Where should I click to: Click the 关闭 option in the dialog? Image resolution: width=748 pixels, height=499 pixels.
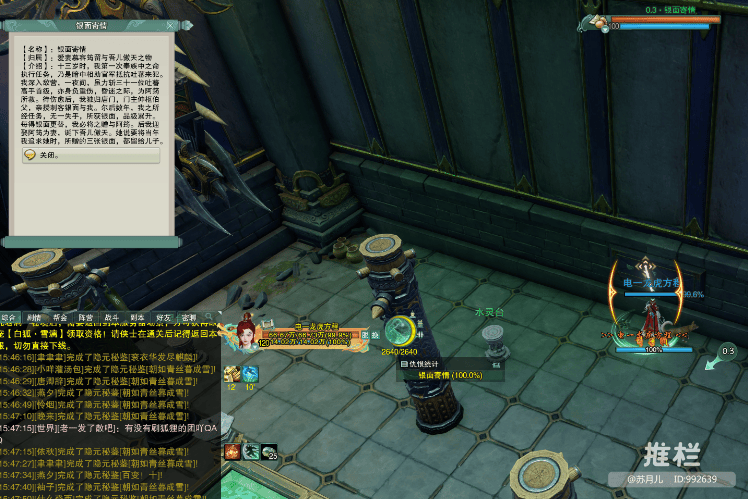tap(48, 156)
